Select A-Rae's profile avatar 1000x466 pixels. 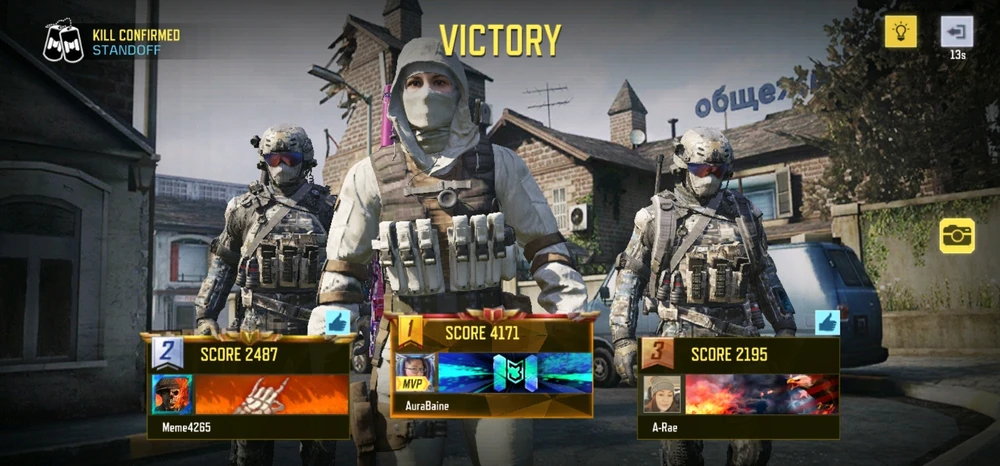point(662,395)
